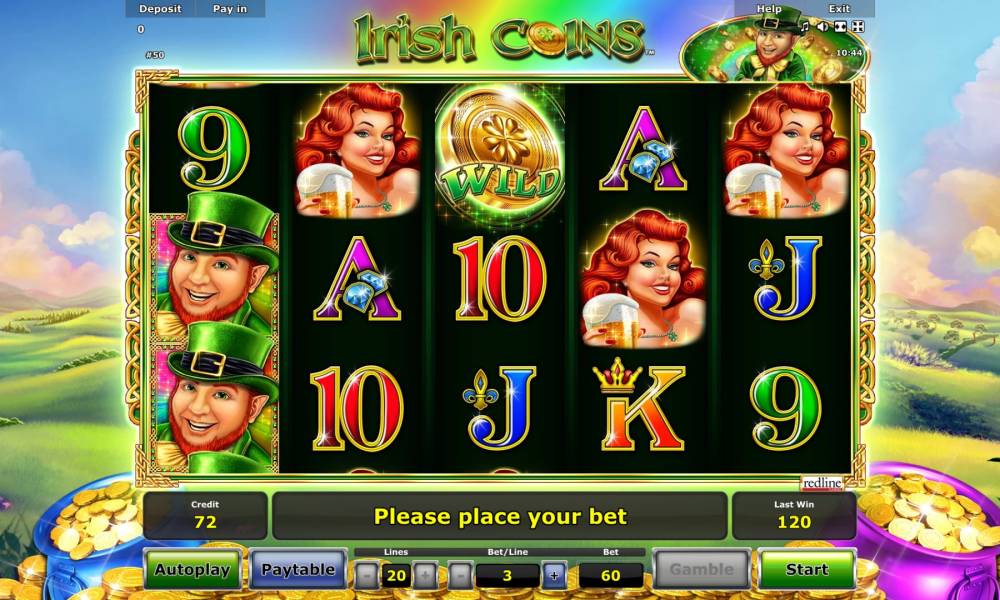Decrease the number of Lines
1000x600 pixels.
368,575
